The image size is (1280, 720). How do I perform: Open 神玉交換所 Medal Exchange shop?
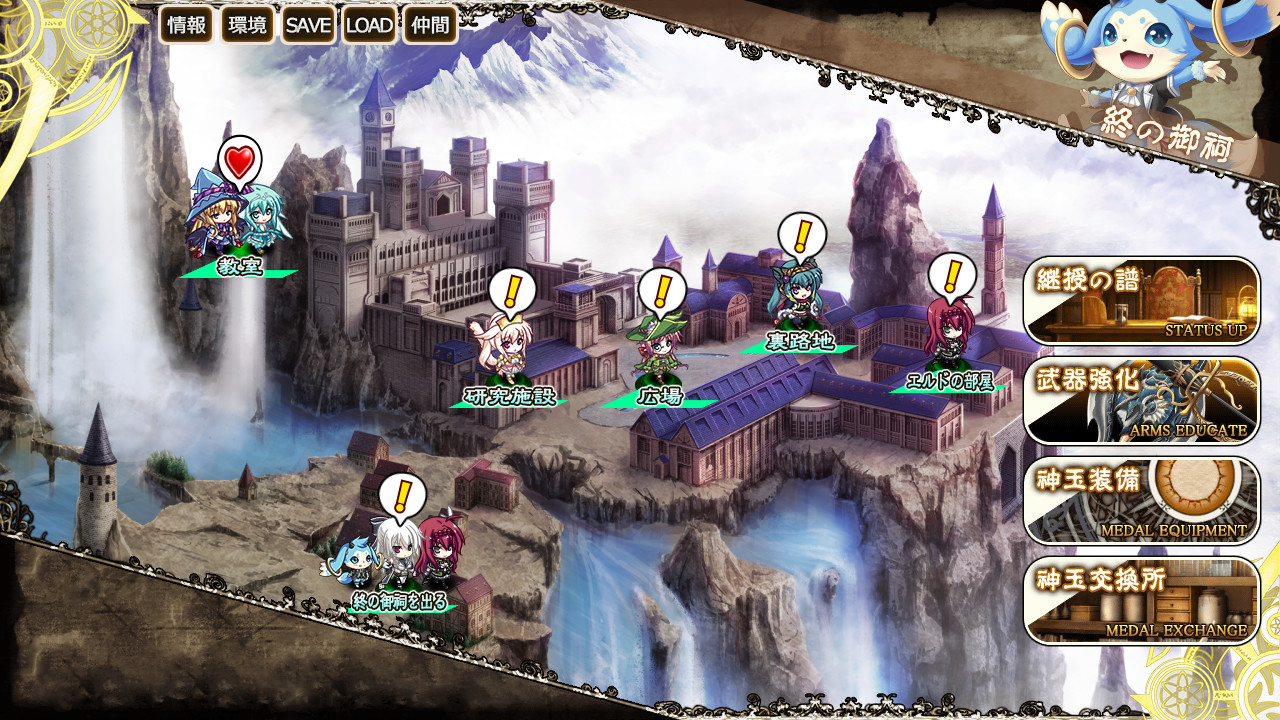coord(1141,601)
